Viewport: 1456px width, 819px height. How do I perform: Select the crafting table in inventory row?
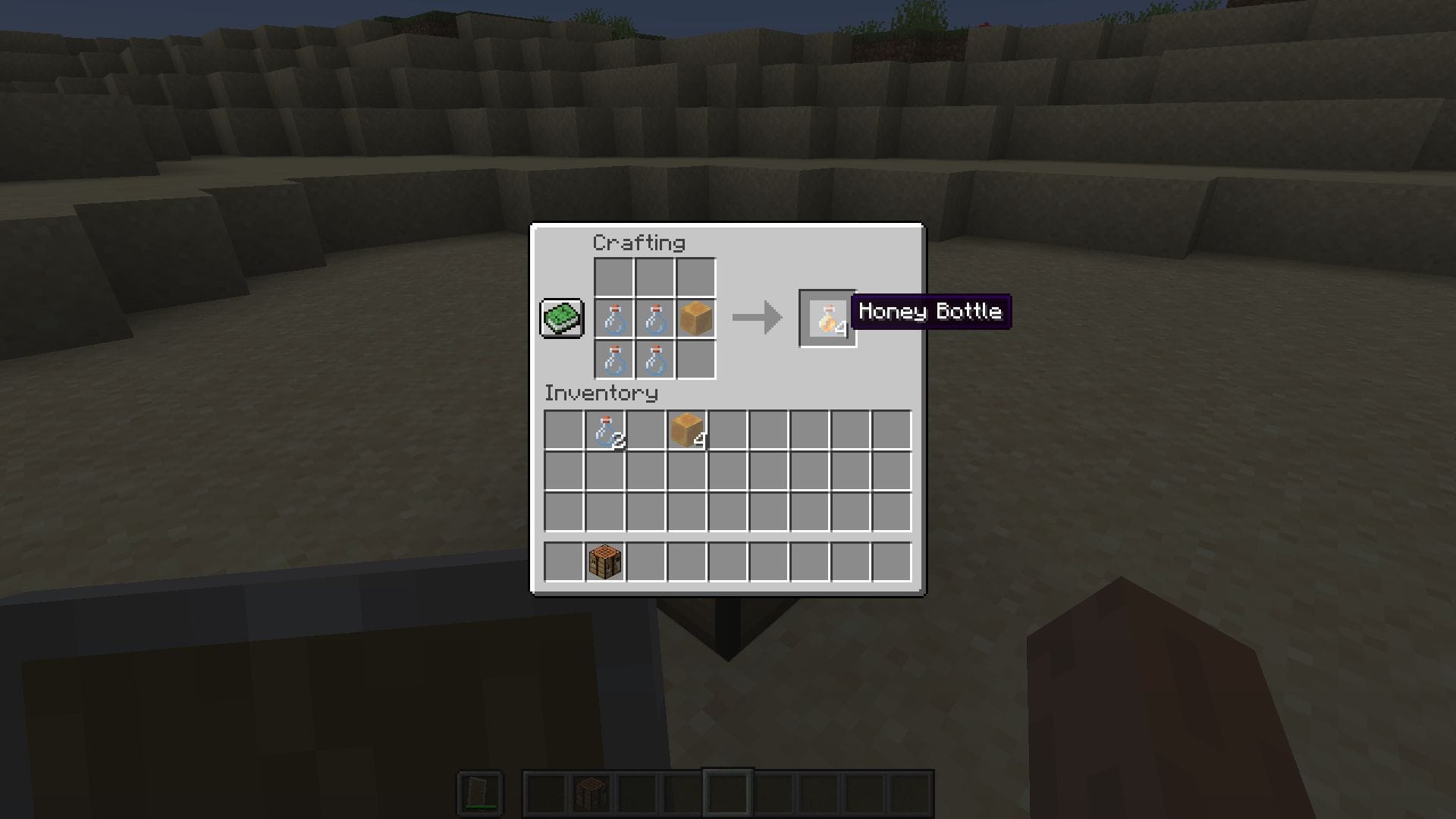(x=604, y=560)
